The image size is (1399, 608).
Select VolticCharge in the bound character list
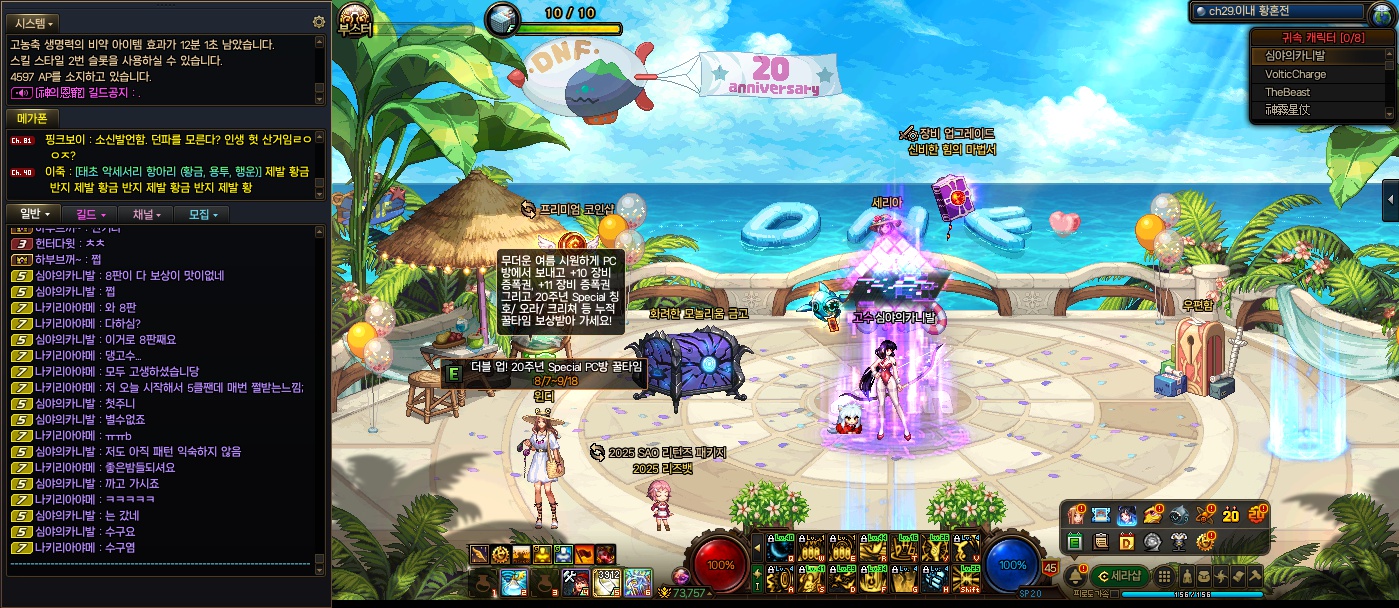[1295, 74]
